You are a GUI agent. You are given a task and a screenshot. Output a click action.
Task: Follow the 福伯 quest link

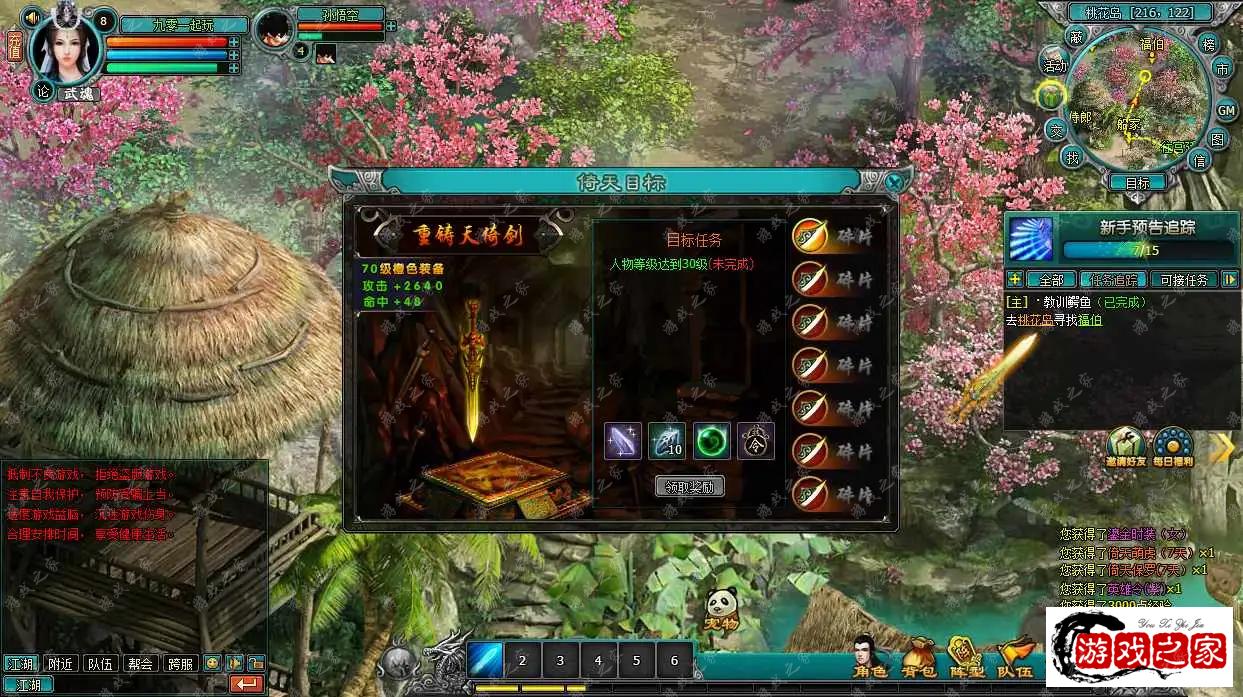point(1088,320)
